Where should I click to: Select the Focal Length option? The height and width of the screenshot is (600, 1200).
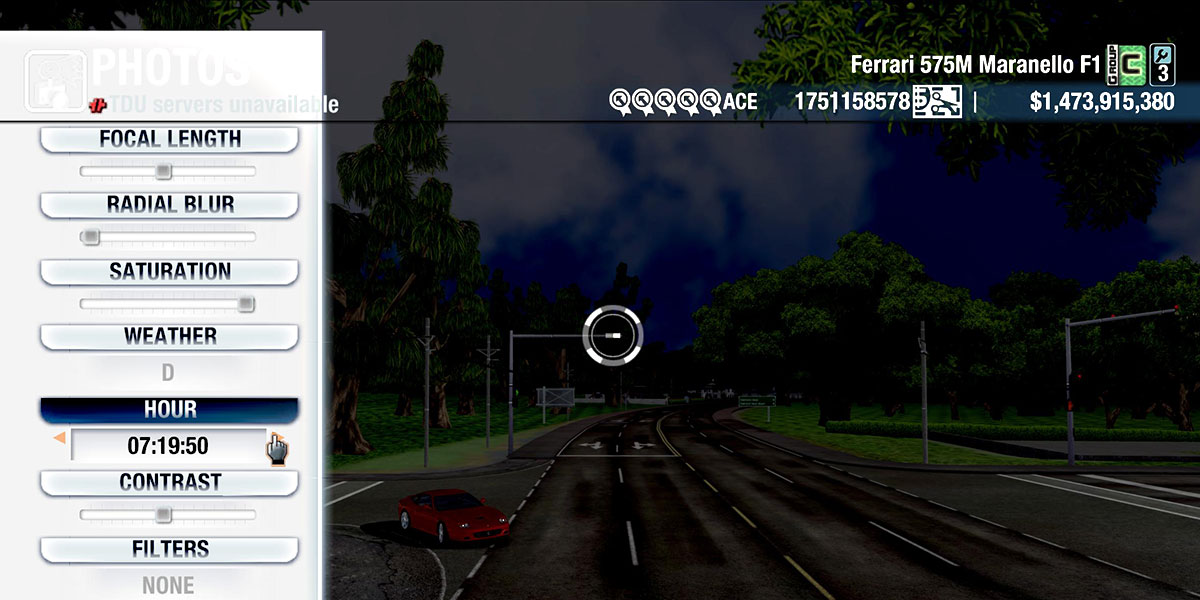(x=169, y=139)
